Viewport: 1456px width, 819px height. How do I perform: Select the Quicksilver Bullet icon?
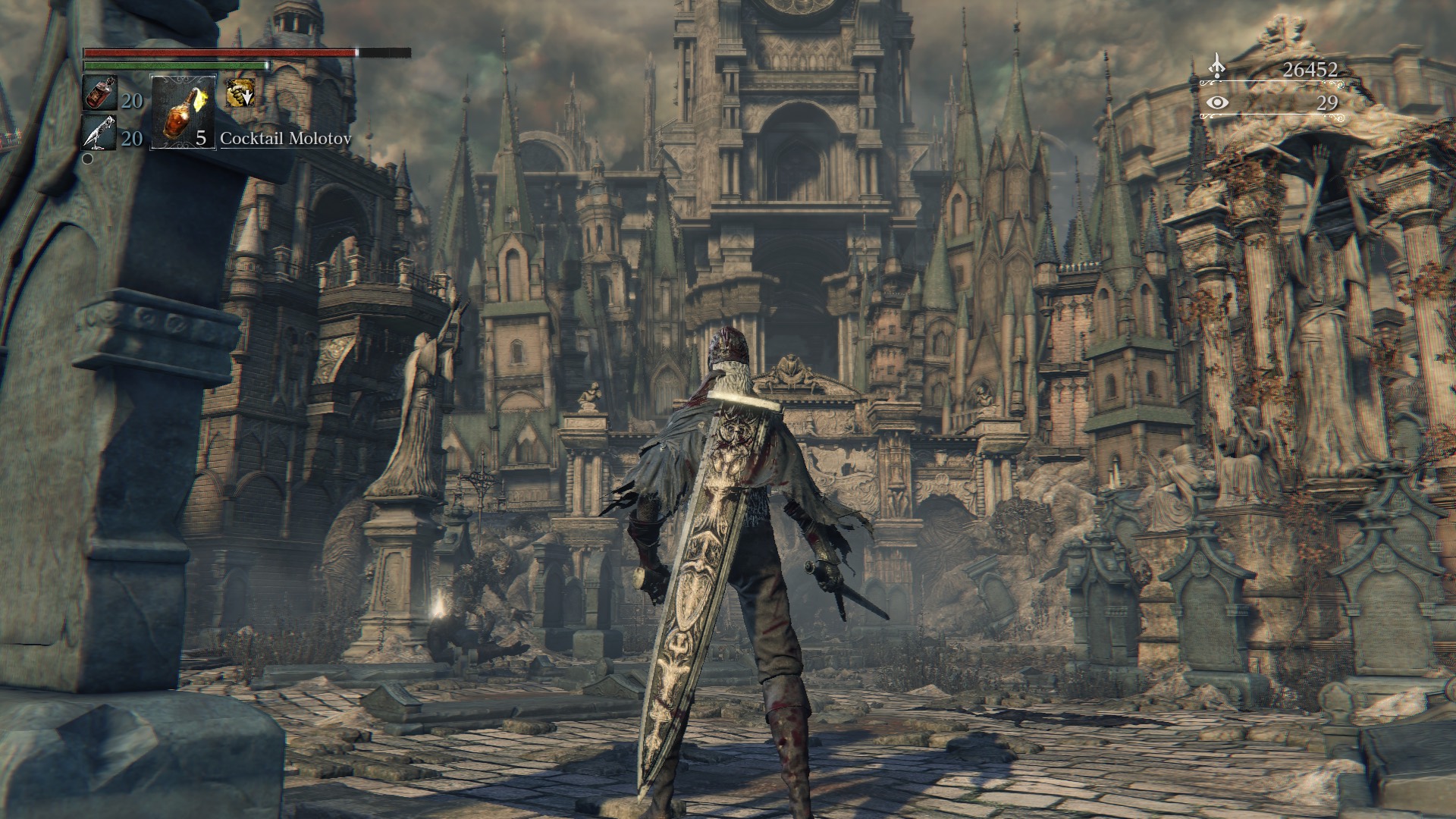99,133
